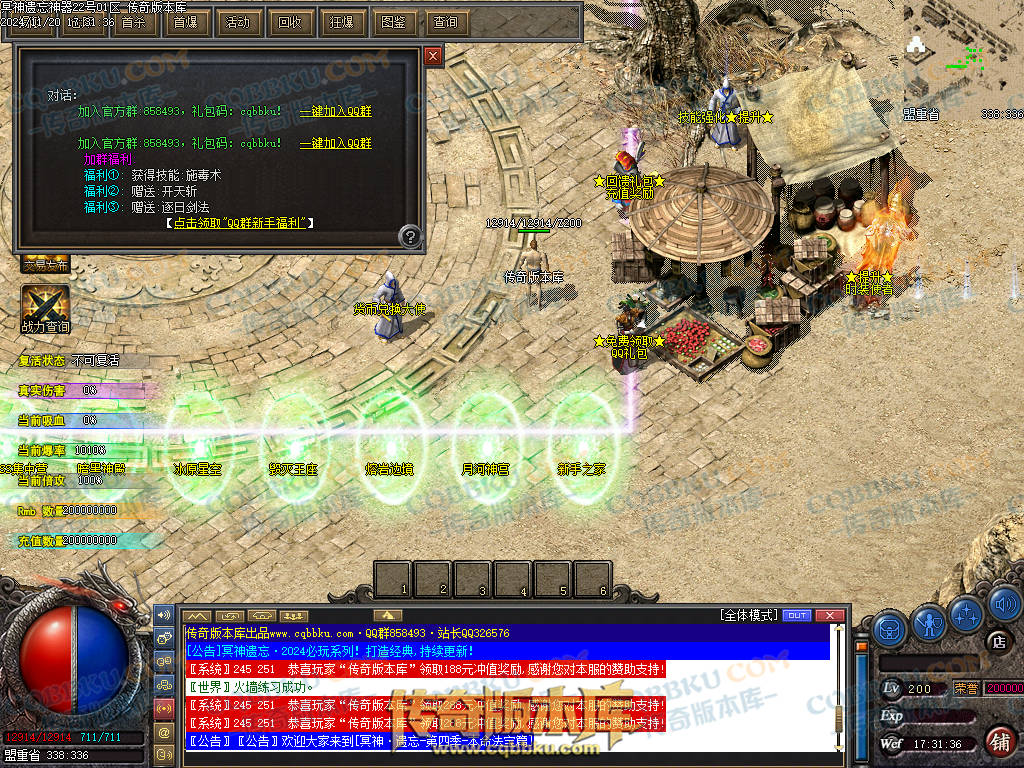This screenshot has width=1024, height=768.
Task: Open the 活动 events menu
Action: tap(238, 22)
